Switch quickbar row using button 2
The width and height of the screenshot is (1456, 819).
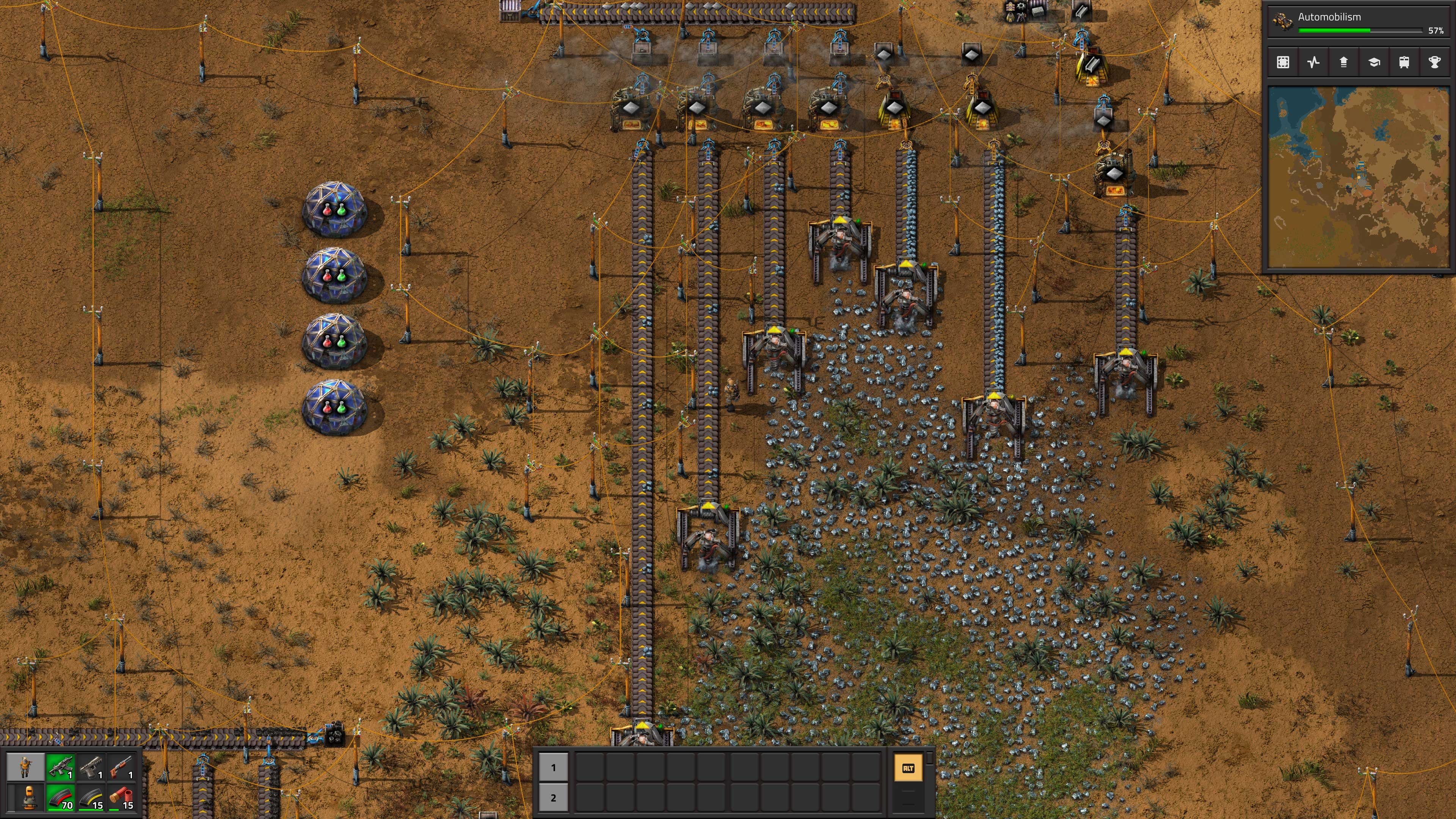(x=553, y=797)
